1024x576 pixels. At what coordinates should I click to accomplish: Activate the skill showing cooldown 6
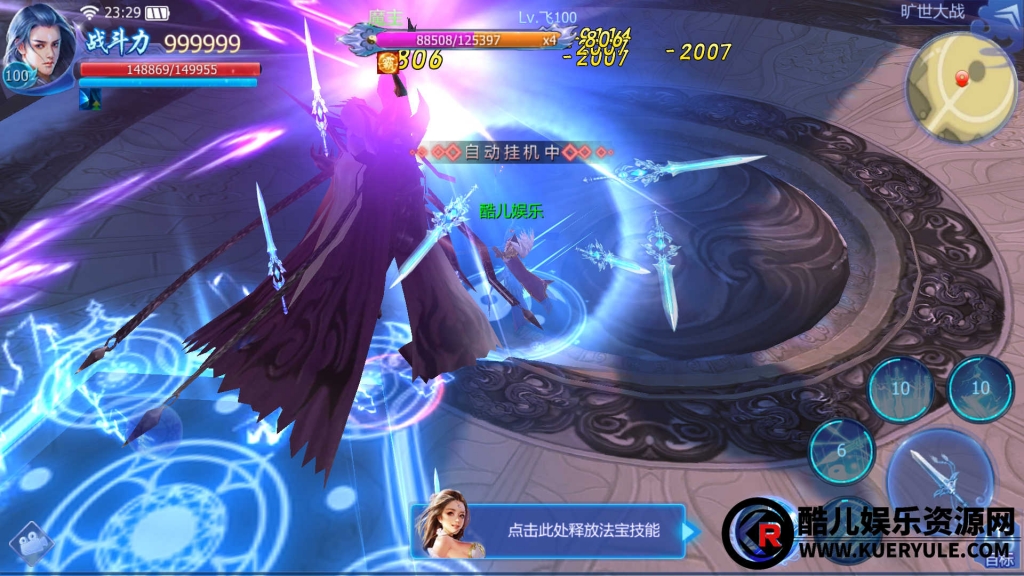[841, 451]
